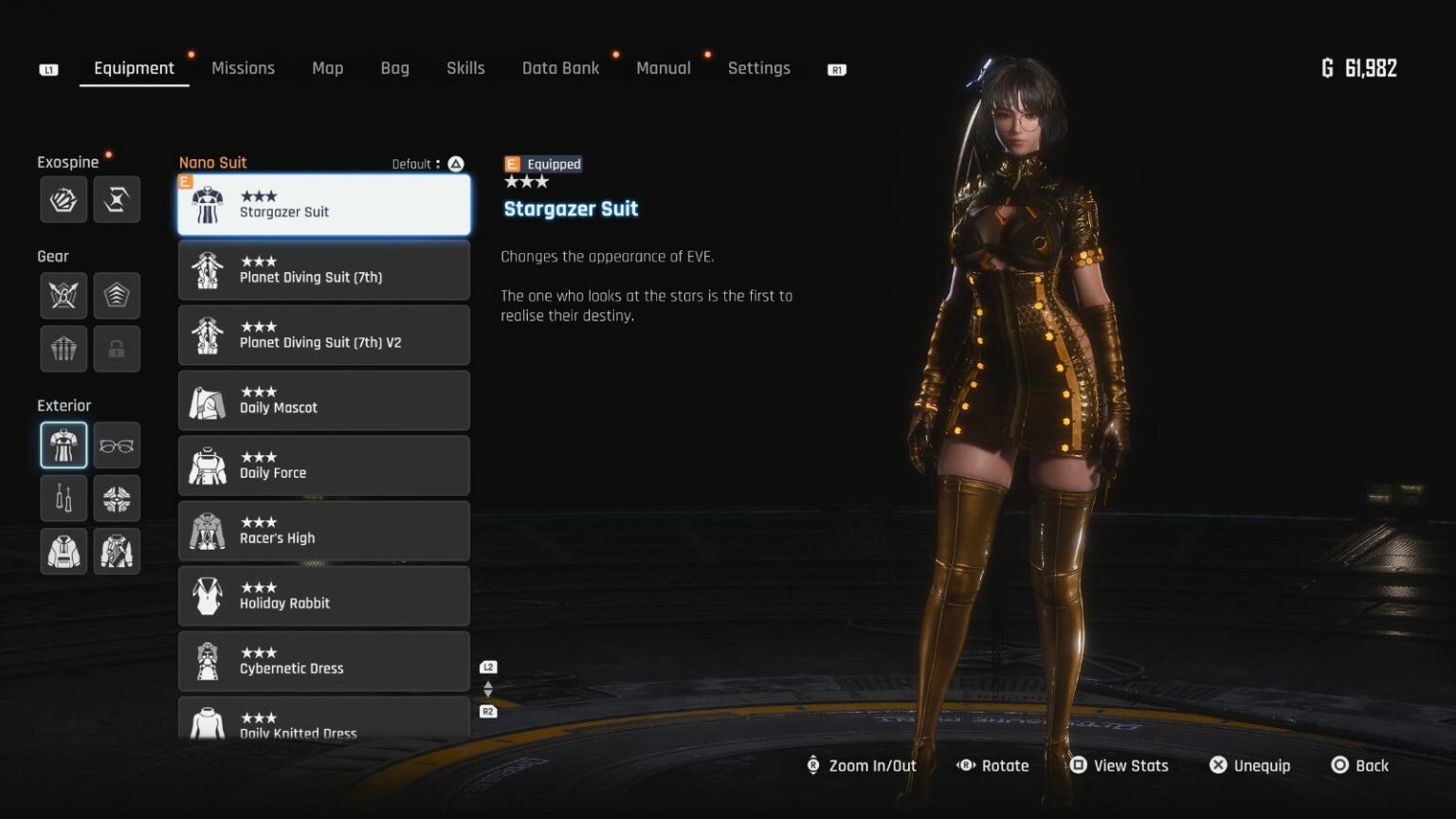Open the Map tab
Screen dimensions: 1456x819
(327, 68)
